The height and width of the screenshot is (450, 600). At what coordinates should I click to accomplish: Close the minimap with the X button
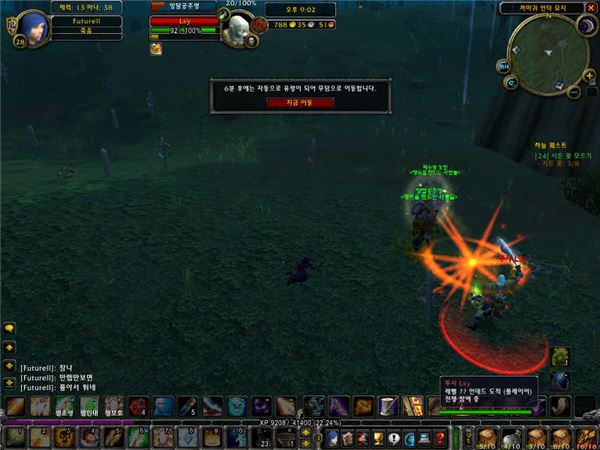[591, 8]
